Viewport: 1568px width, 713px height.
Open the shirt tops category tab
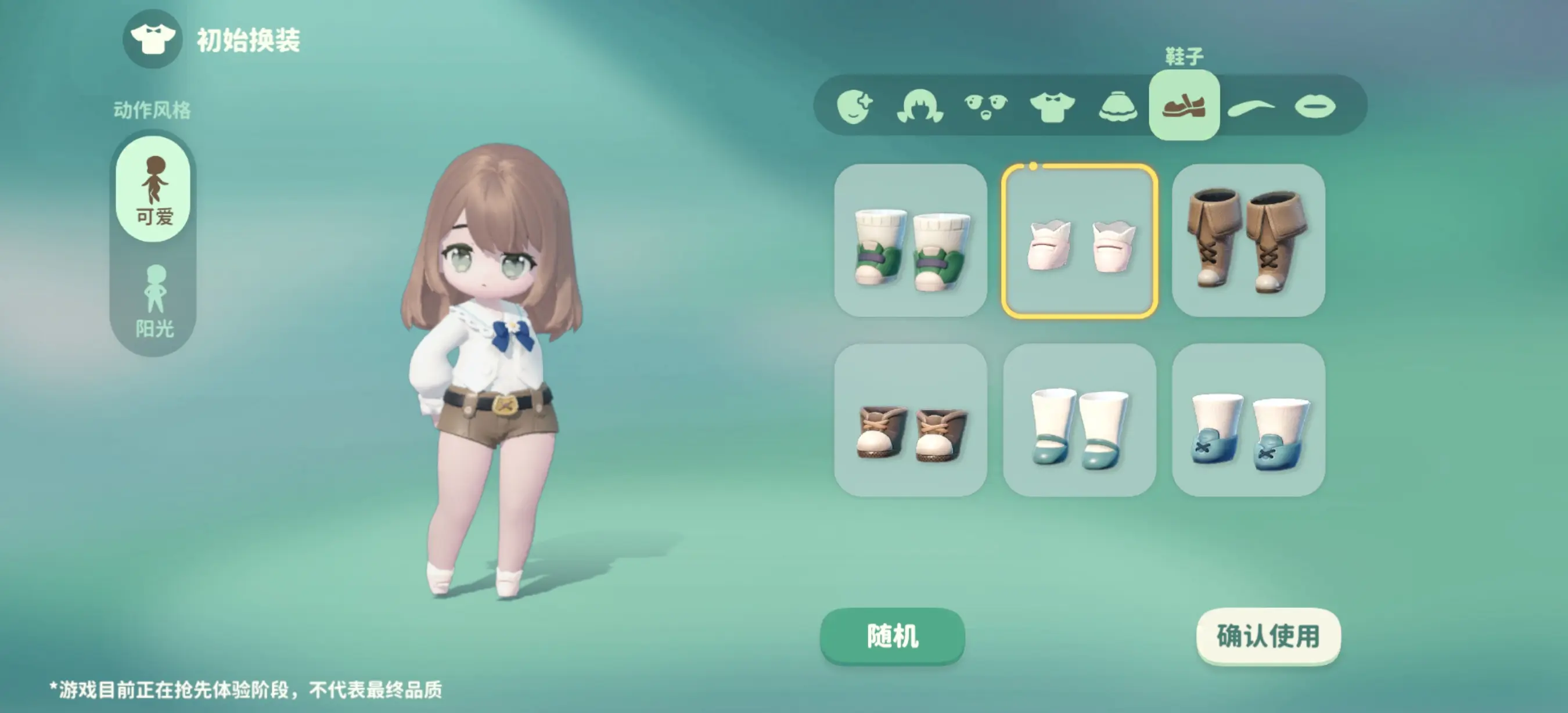(x=1052, y=106)
